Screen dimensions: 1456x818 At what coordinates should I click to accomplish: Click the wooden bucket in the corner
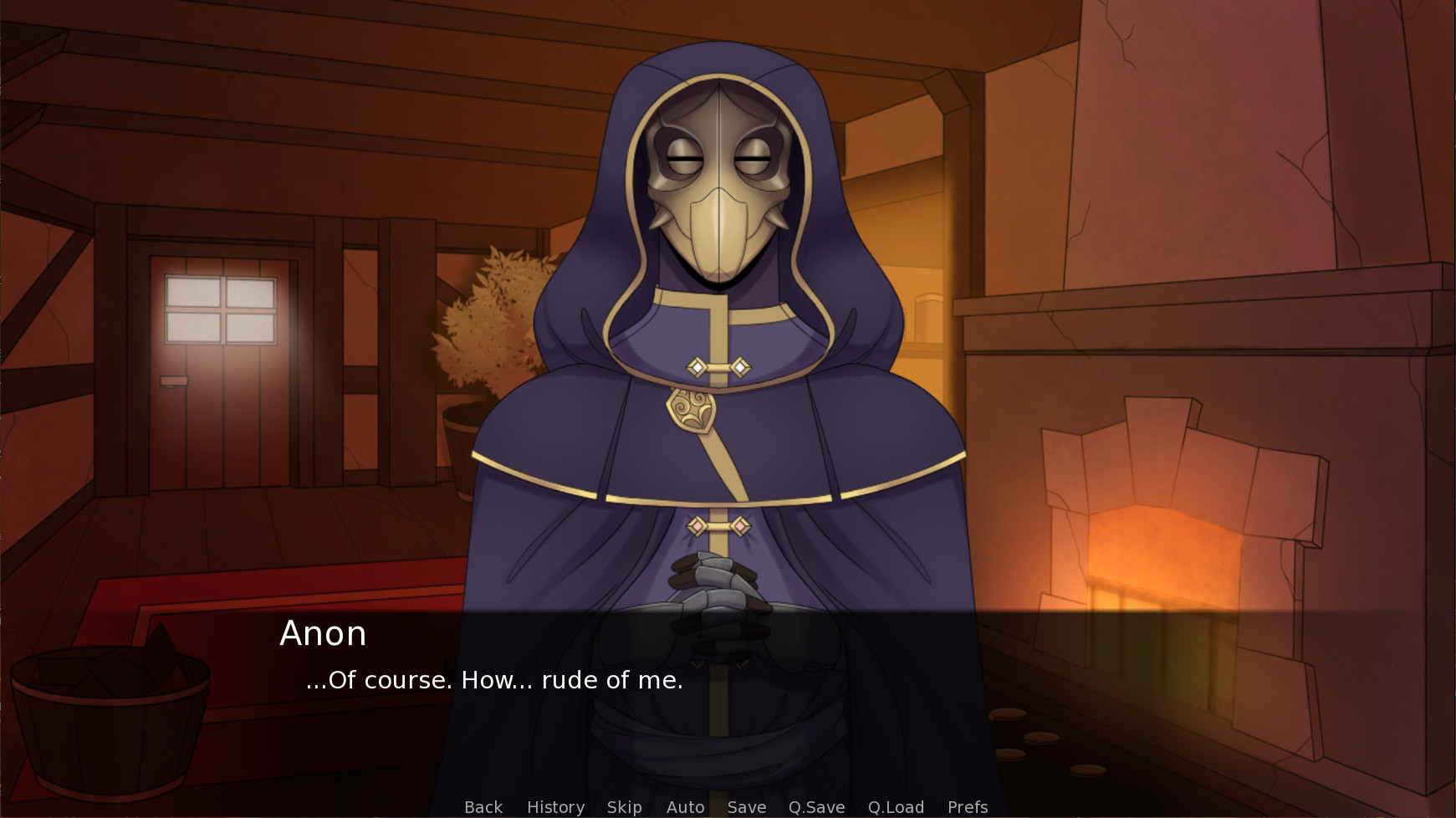109,728
